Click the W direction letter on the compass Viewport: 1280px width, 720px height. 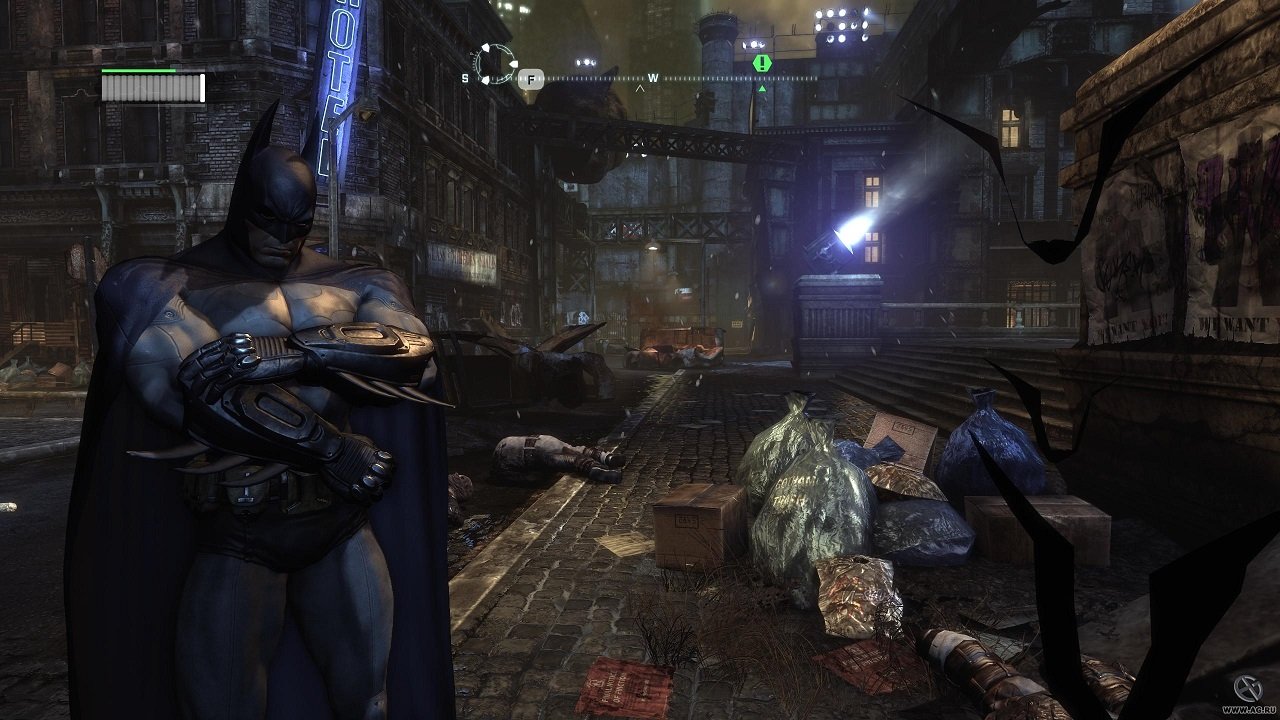652,77
